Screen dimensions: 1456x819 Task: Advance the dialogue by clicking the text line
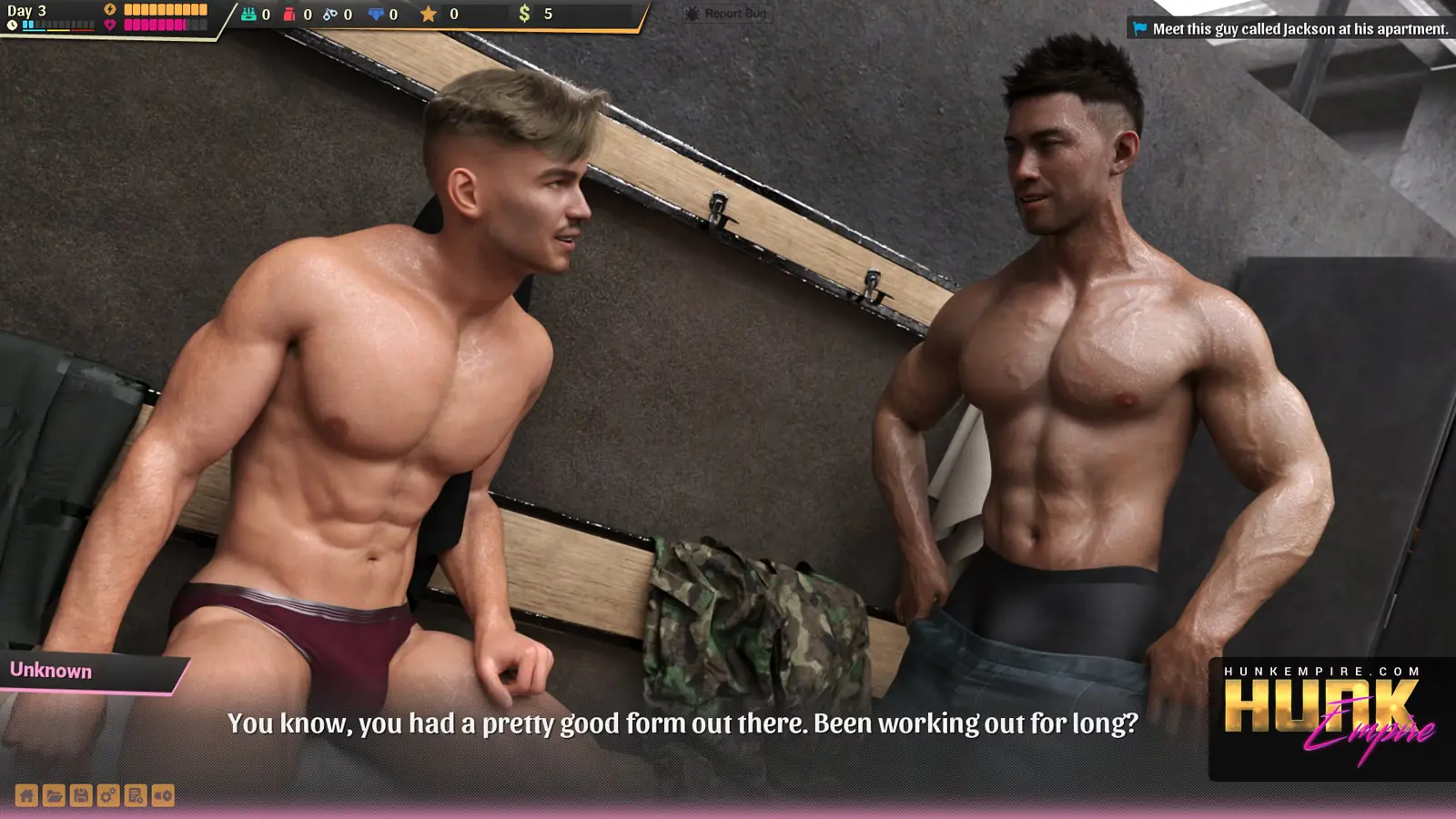pyautogui.click(x=682, y=723)
